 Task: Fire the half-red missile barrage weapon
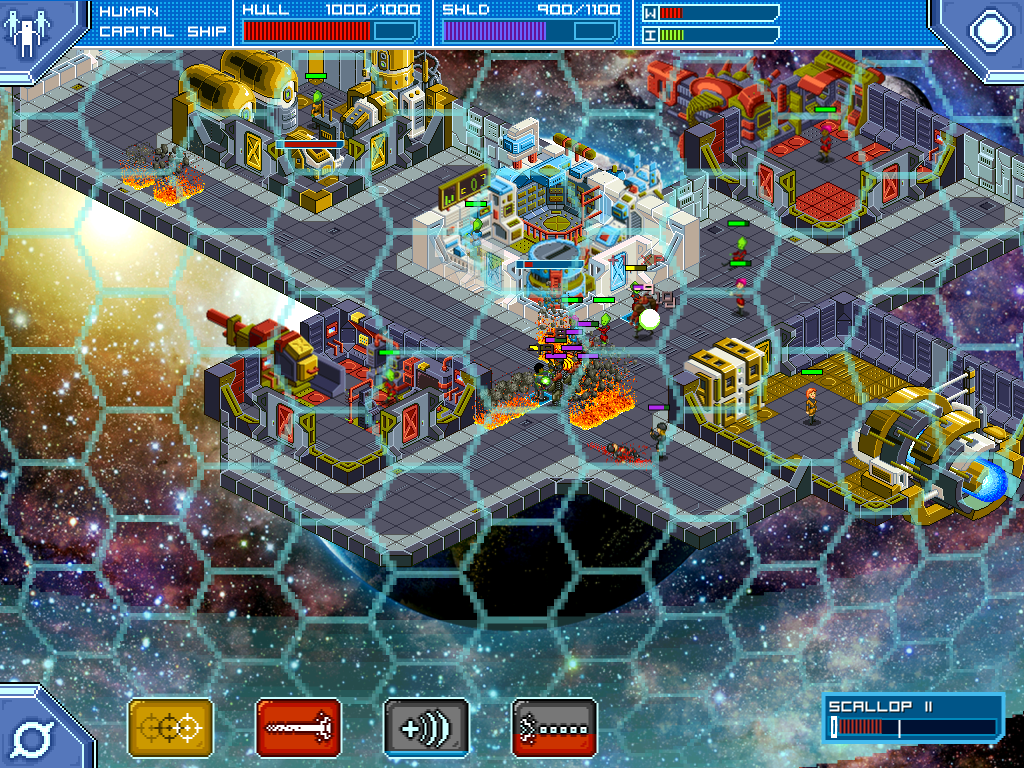pyautogui.click(x=554, y=729)
